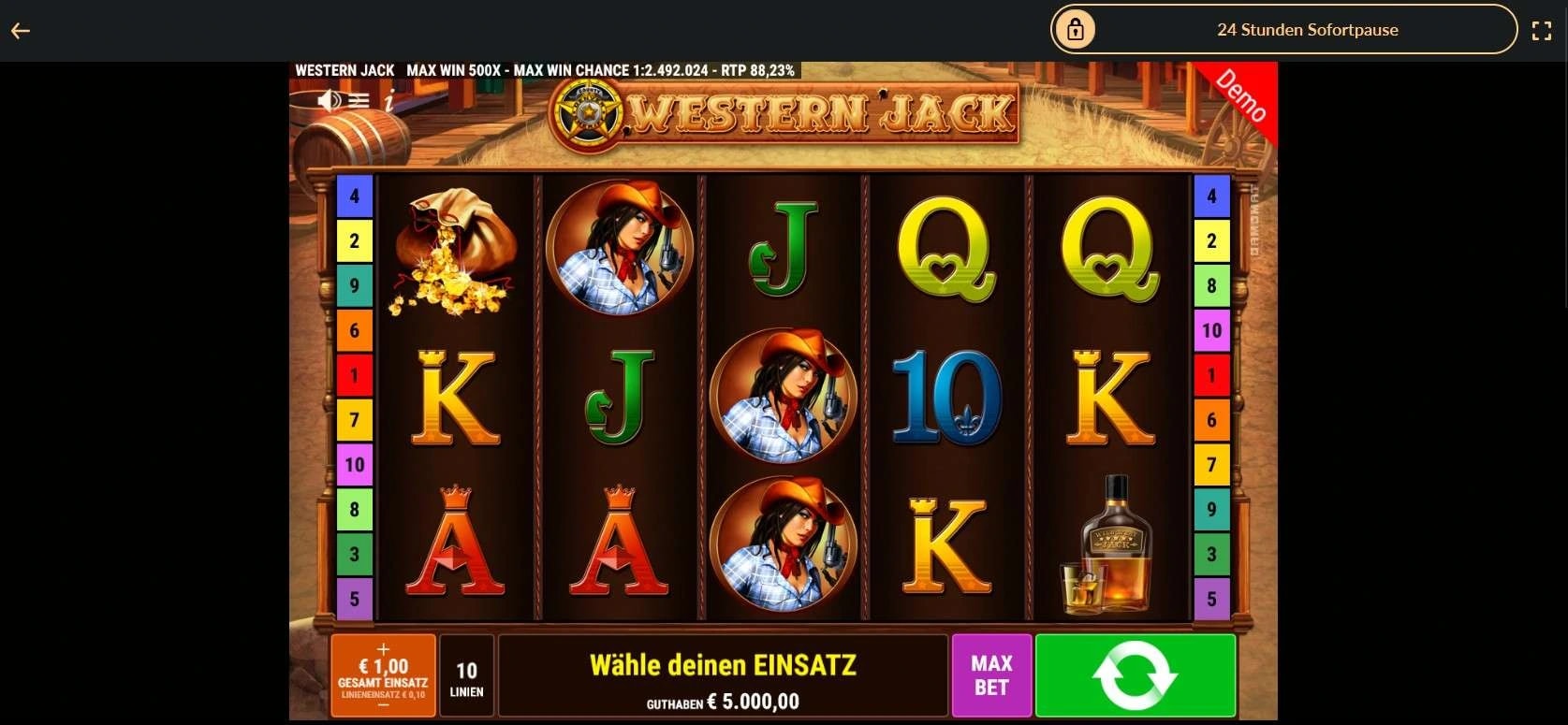Click the 10 LINIEN display
This screenshot has width=1568, height=725.
466,675
